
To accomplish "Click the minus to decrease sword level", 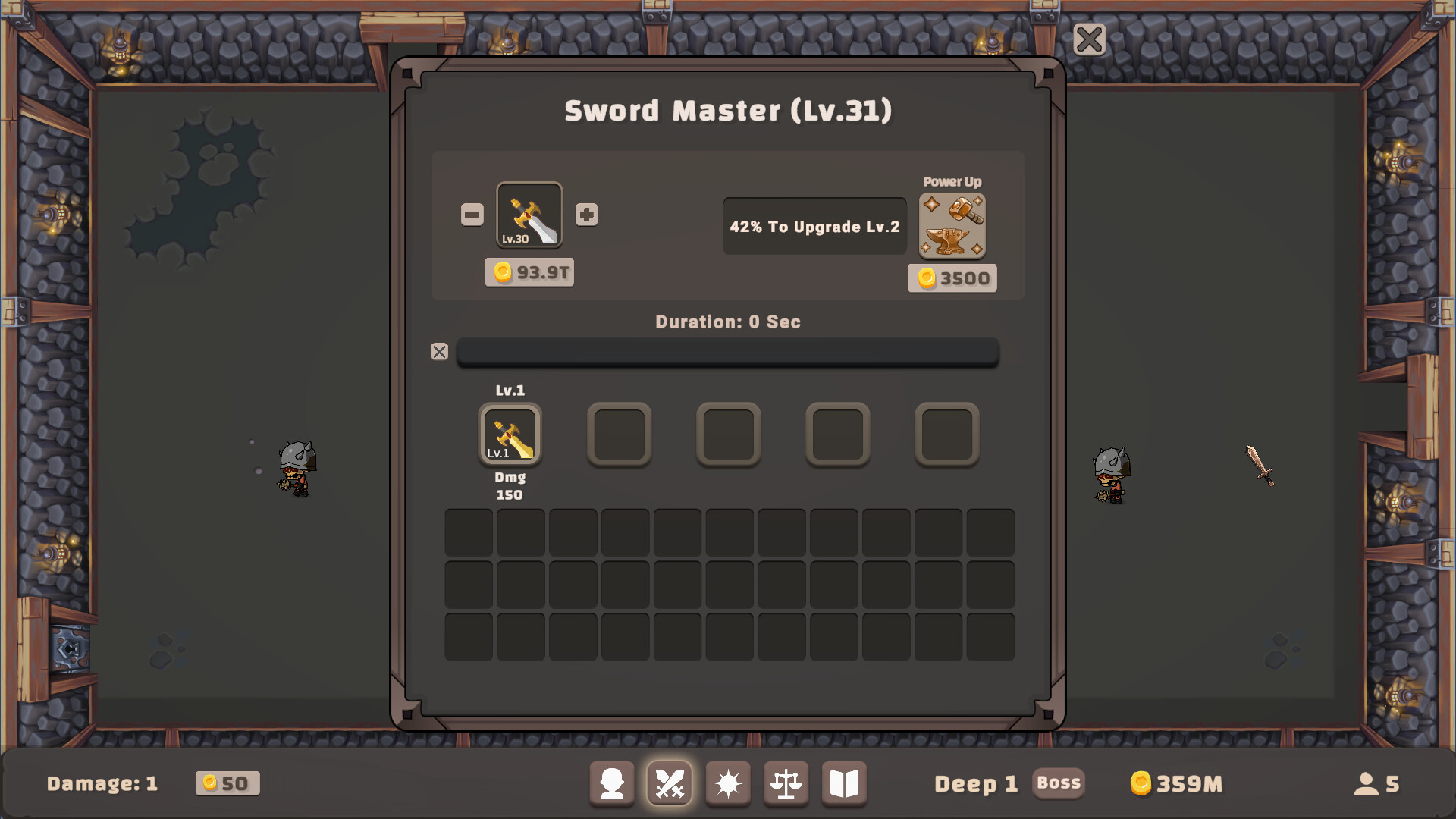I will pyautogui.click(x=472, y=215).
